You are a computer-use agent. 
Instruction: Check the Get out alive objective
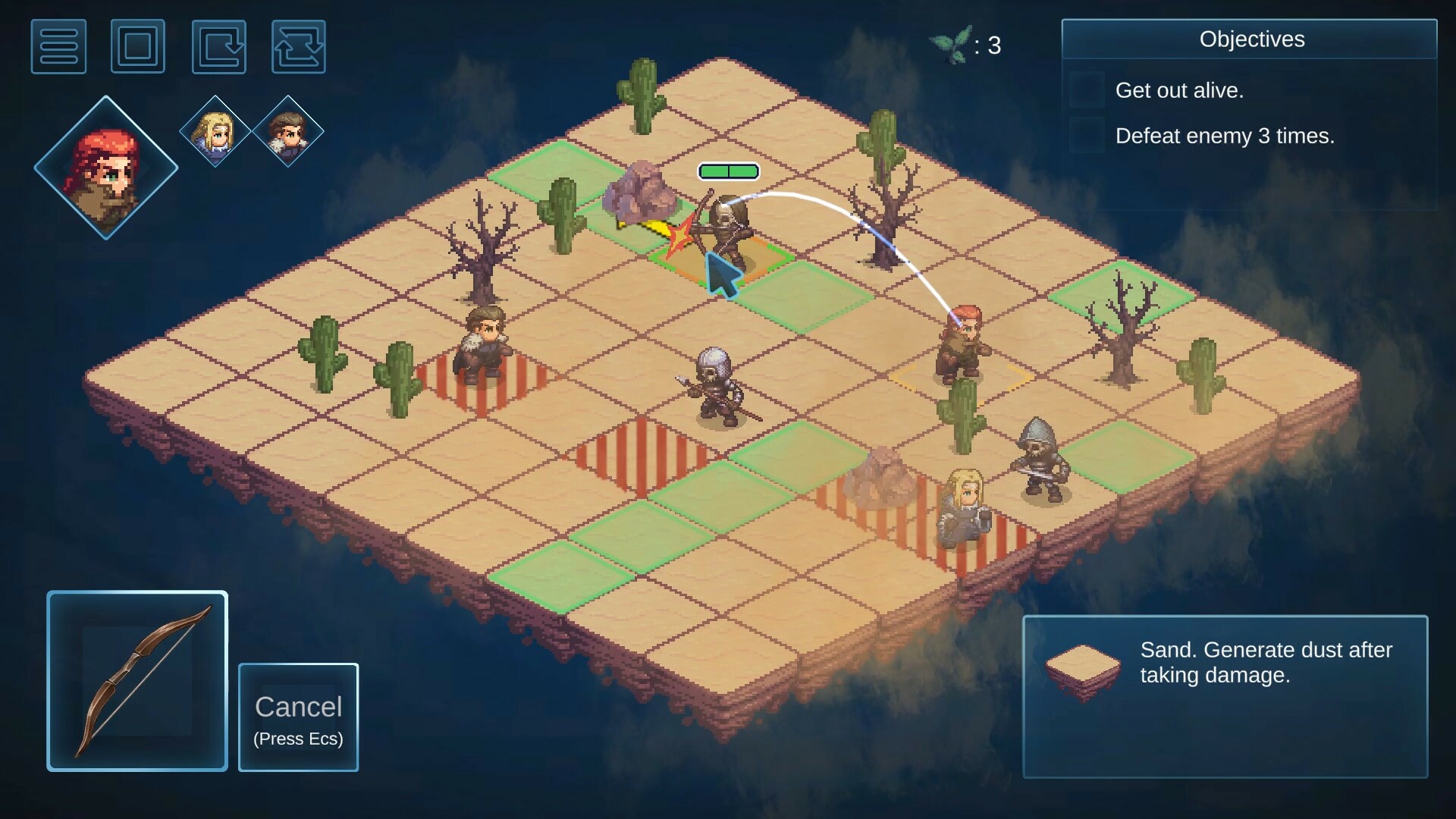(1086, 89)
